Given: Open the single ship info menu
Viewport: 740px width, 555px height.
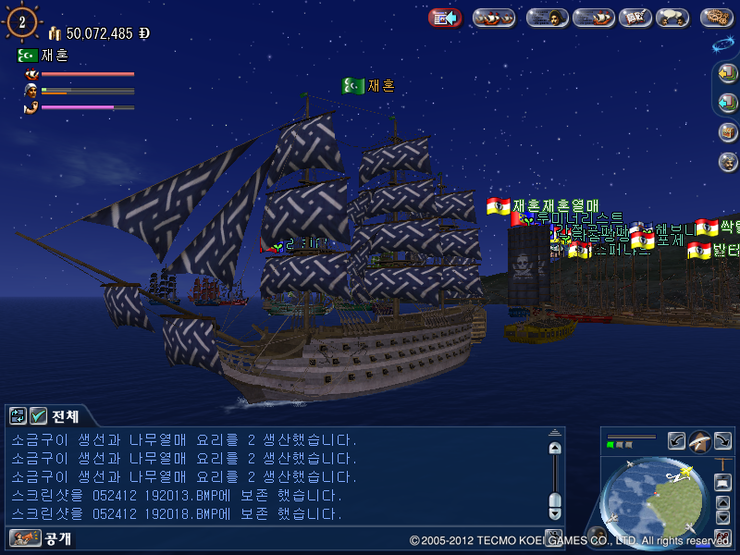Looking at the screenshot, I should pos(593,17).
